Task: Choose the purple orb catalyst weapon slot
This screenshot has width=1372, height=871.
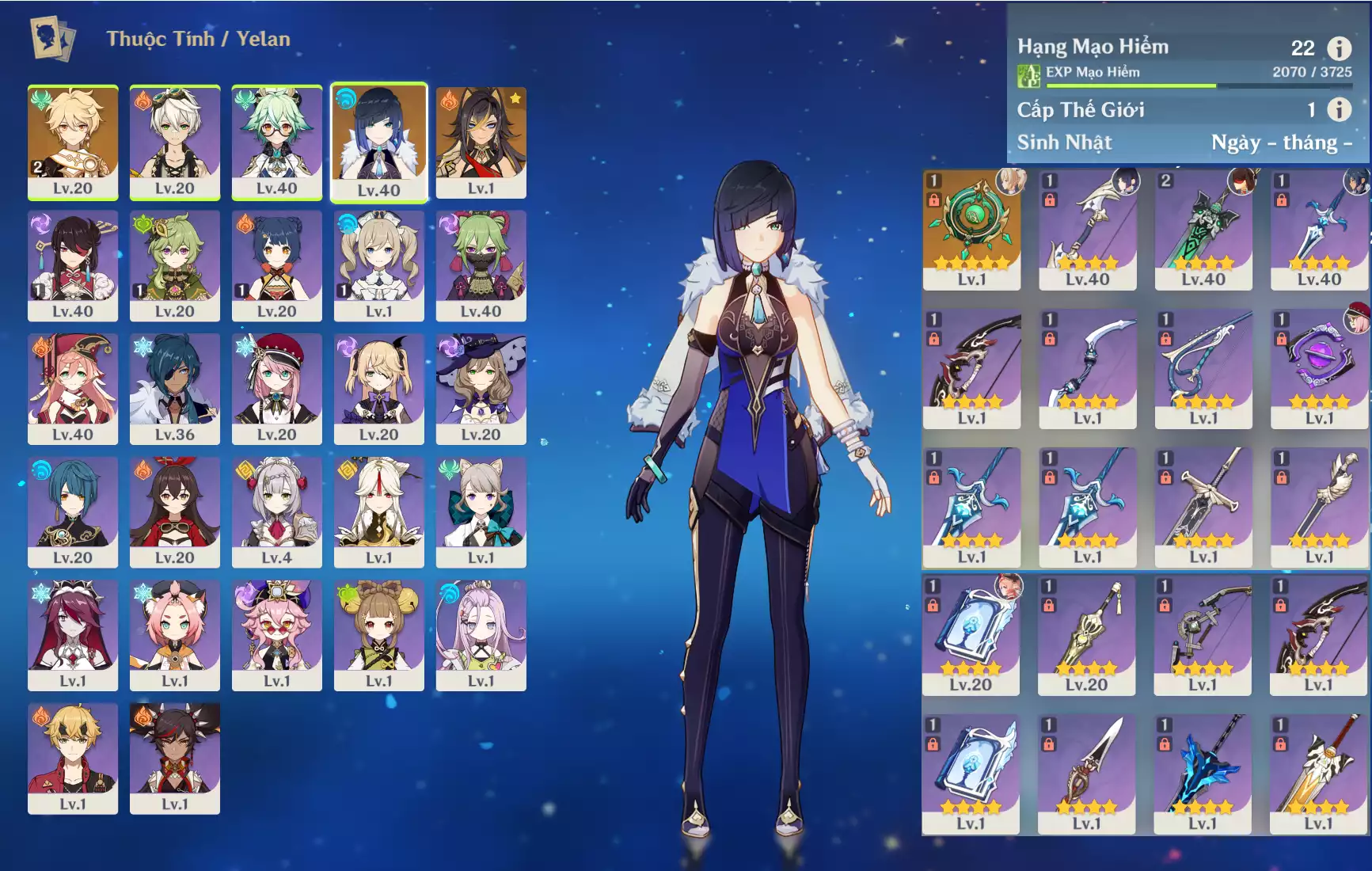Action: [1319, 368]
